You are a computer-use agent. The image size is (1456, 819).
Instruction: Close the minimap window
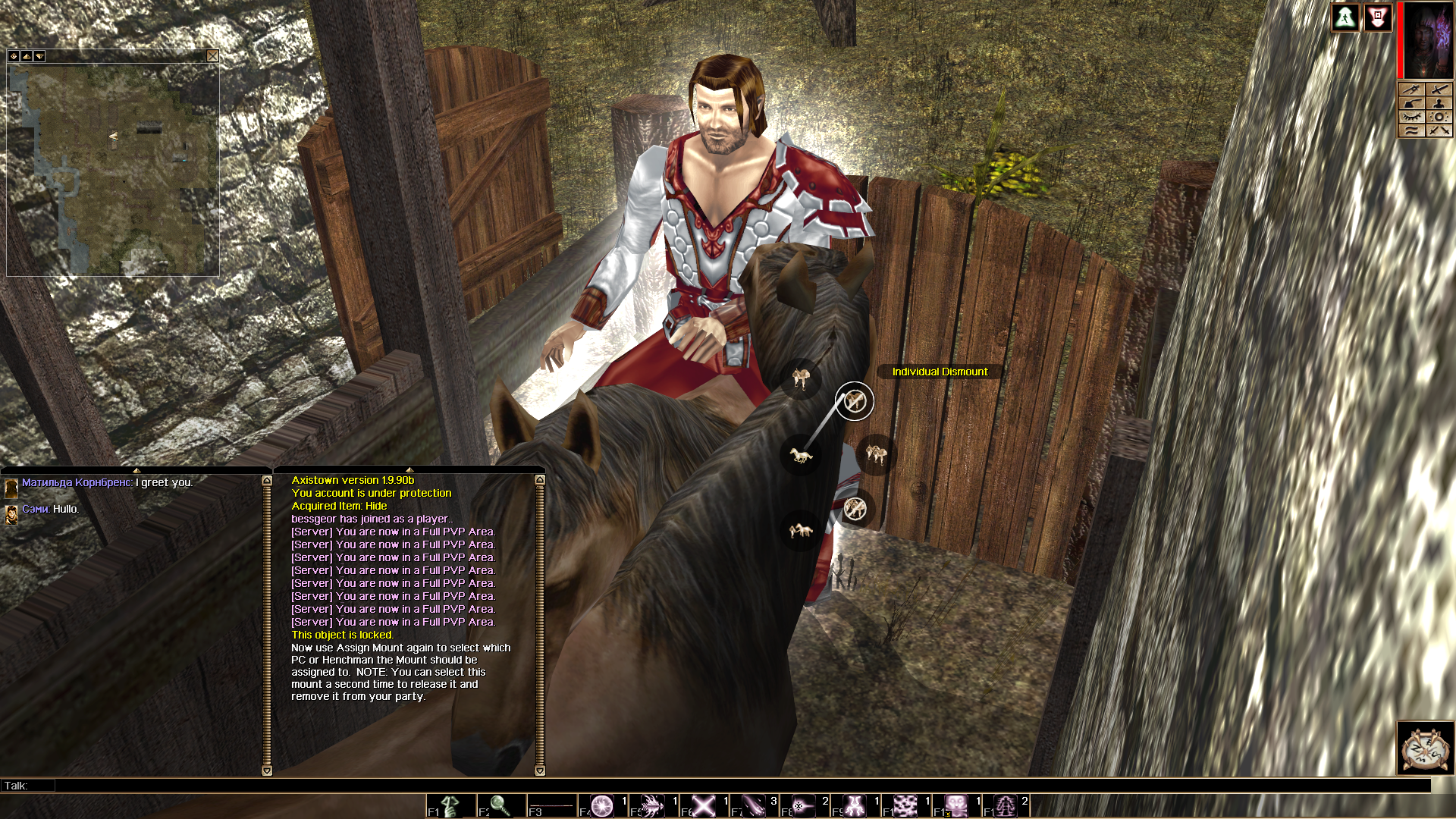pyautogui.click(x=212, y=56)
